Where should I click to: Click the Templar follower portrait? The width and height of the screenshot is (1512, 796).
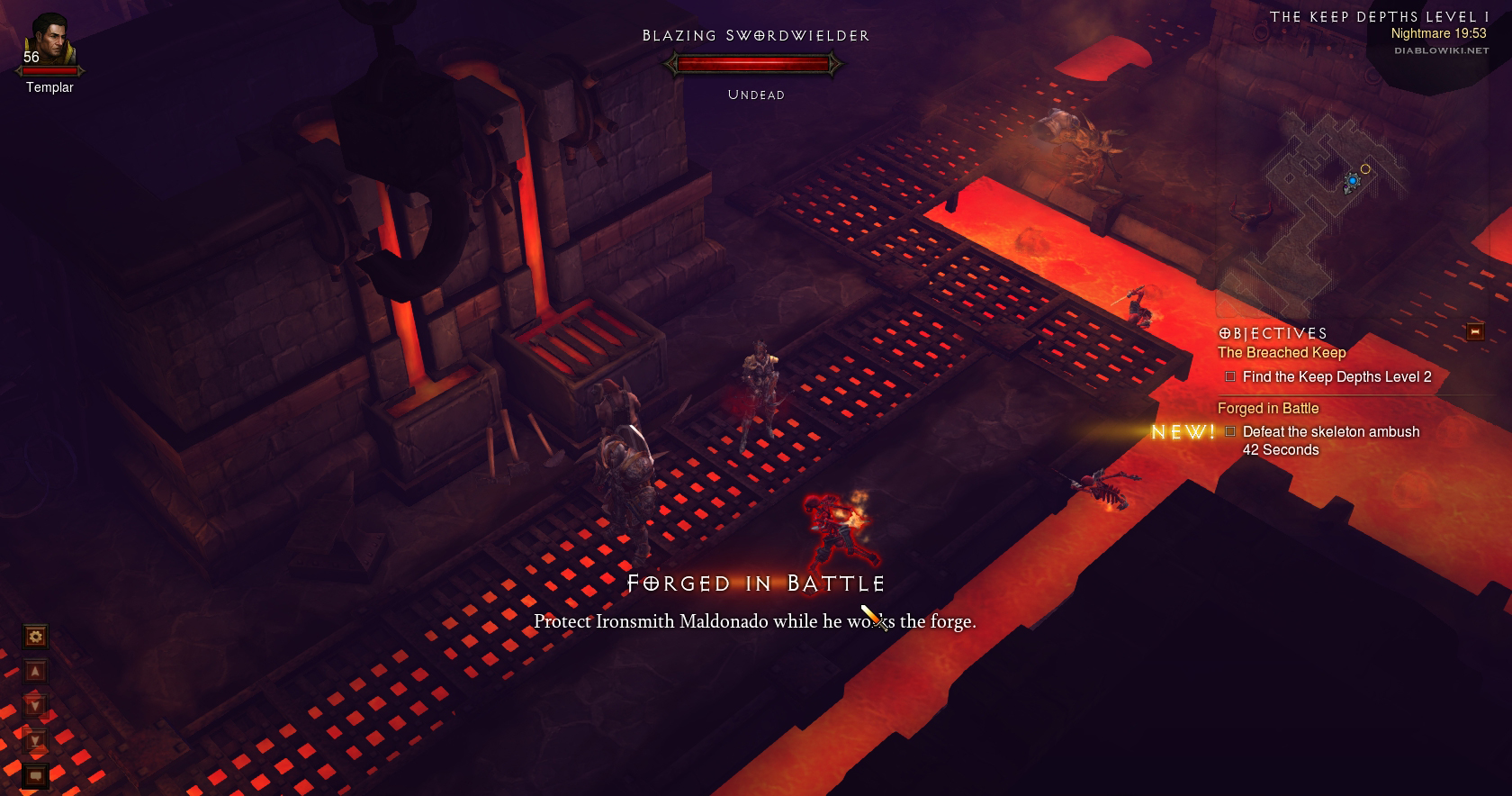50,42
